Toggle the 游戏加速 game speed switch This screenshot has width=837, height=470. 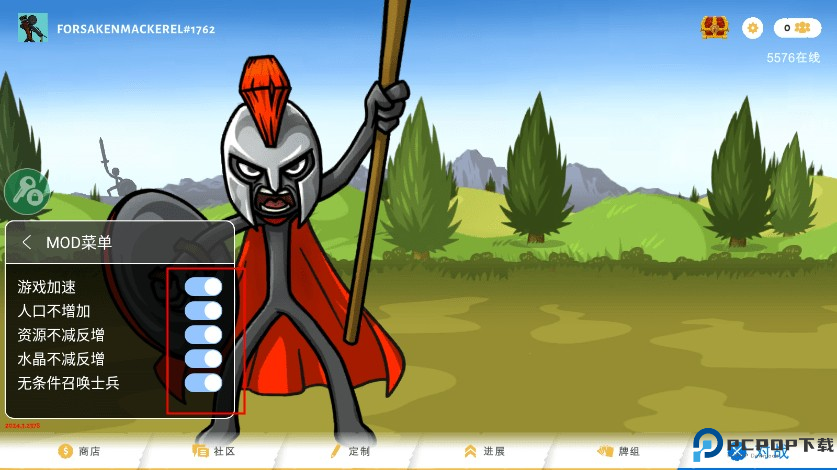coord(203,287)
